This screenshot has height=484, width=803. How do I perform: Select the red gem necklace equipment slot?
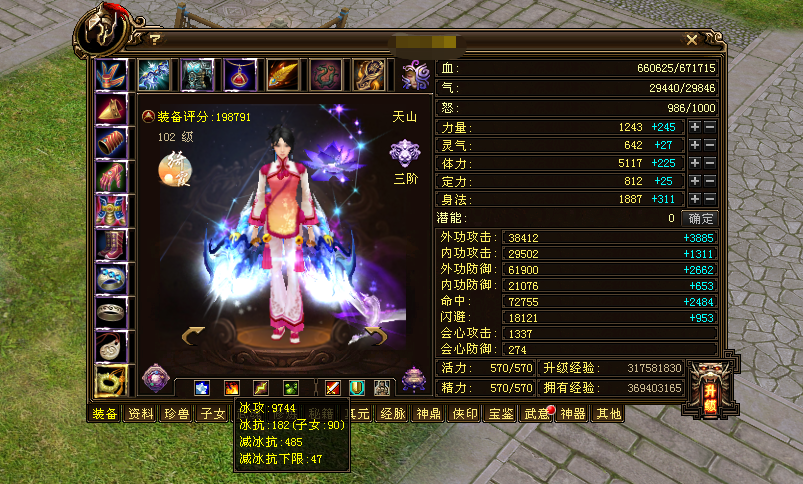coord(240,74)
